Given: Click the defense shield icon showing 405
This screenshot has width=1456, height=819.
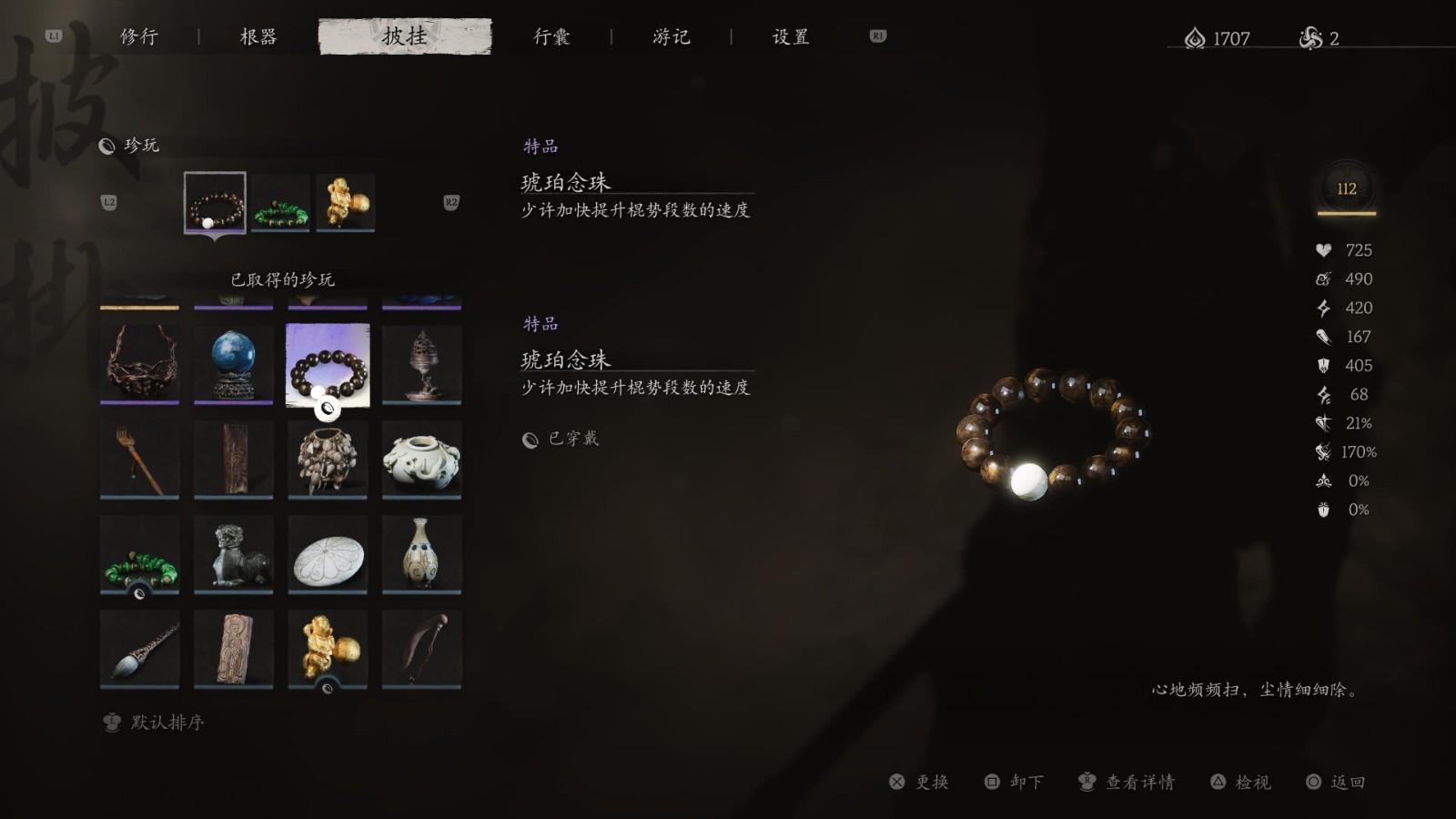Looking at the screenshot, I should (1322, 366).
